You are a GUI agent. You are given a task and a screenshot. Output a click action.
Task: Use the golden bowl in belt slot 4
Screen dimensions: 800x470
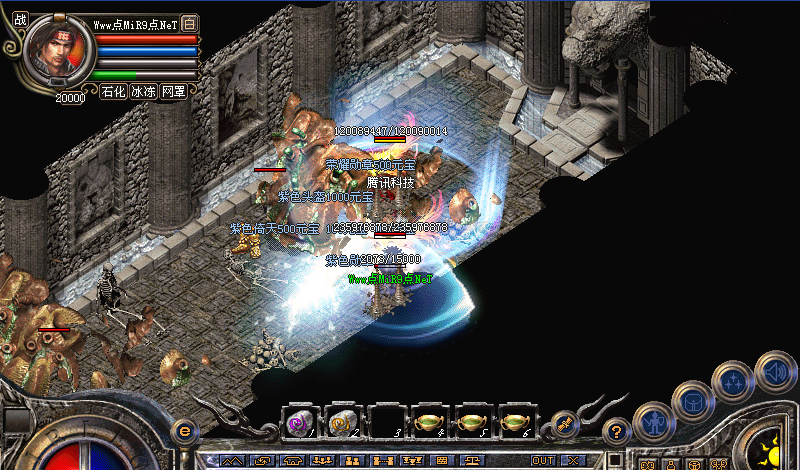point(429,422)
